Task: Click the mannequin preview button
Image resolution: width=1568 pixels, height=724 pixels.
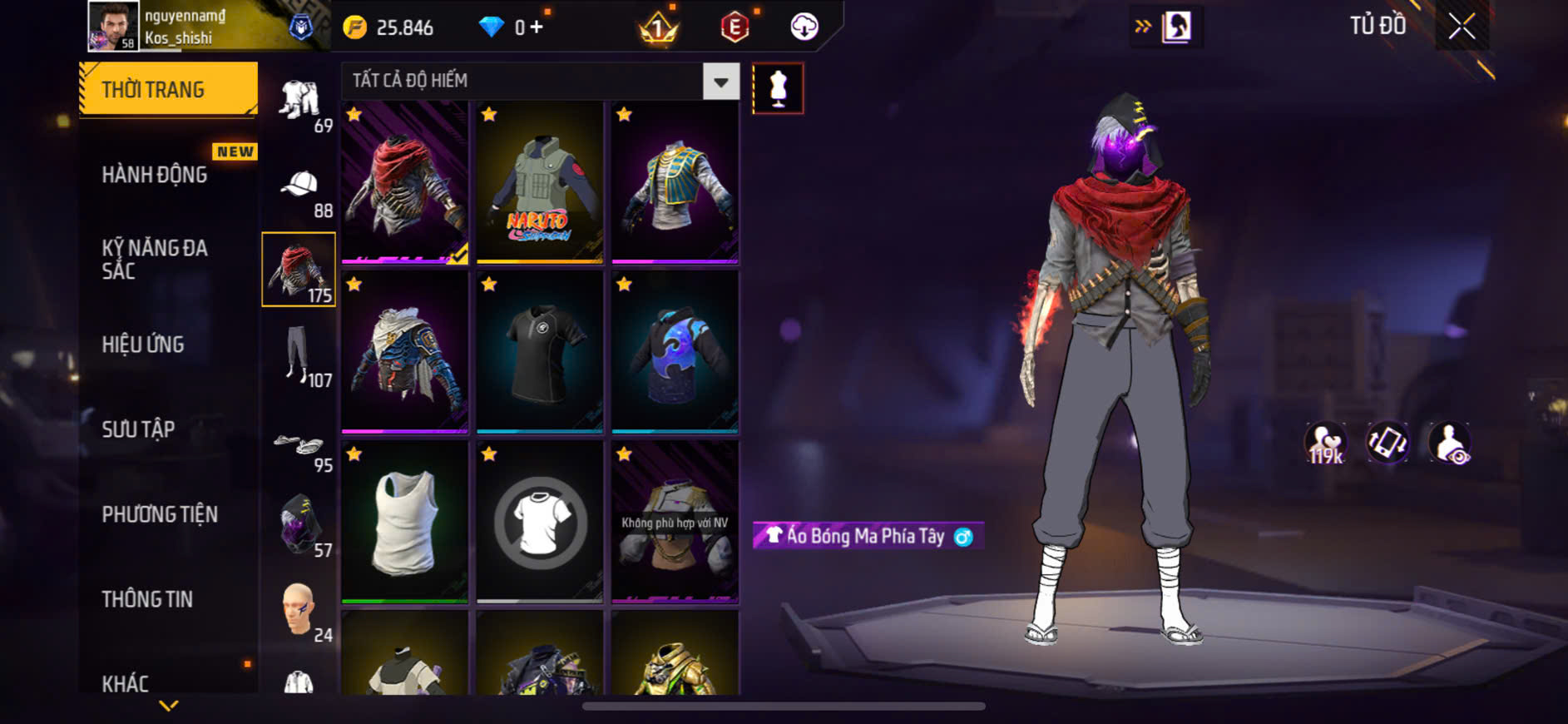Action: (778, 88)
